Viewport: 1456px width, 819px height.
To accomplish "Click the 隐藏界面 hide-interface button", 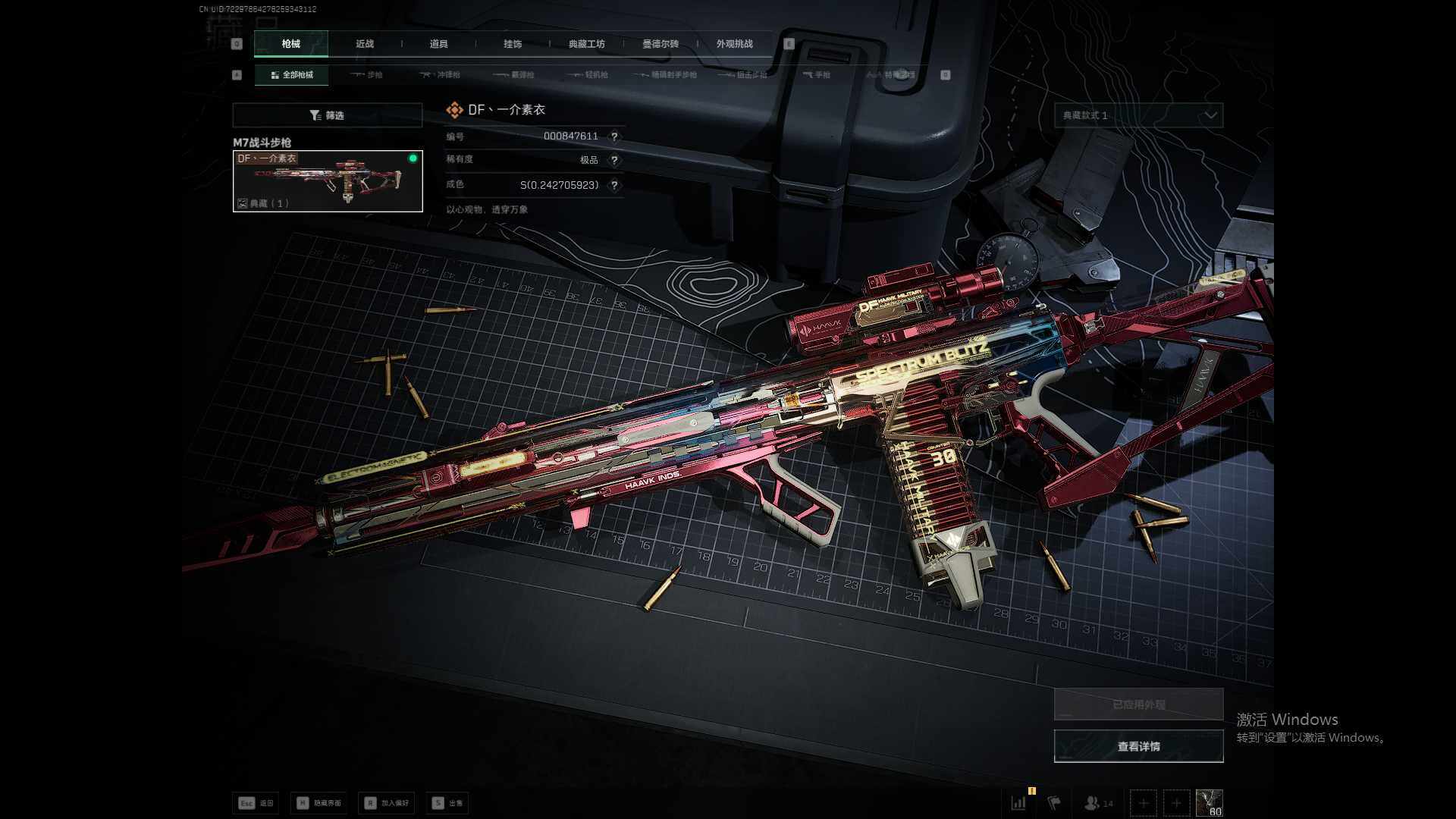I will pos(318,803).
